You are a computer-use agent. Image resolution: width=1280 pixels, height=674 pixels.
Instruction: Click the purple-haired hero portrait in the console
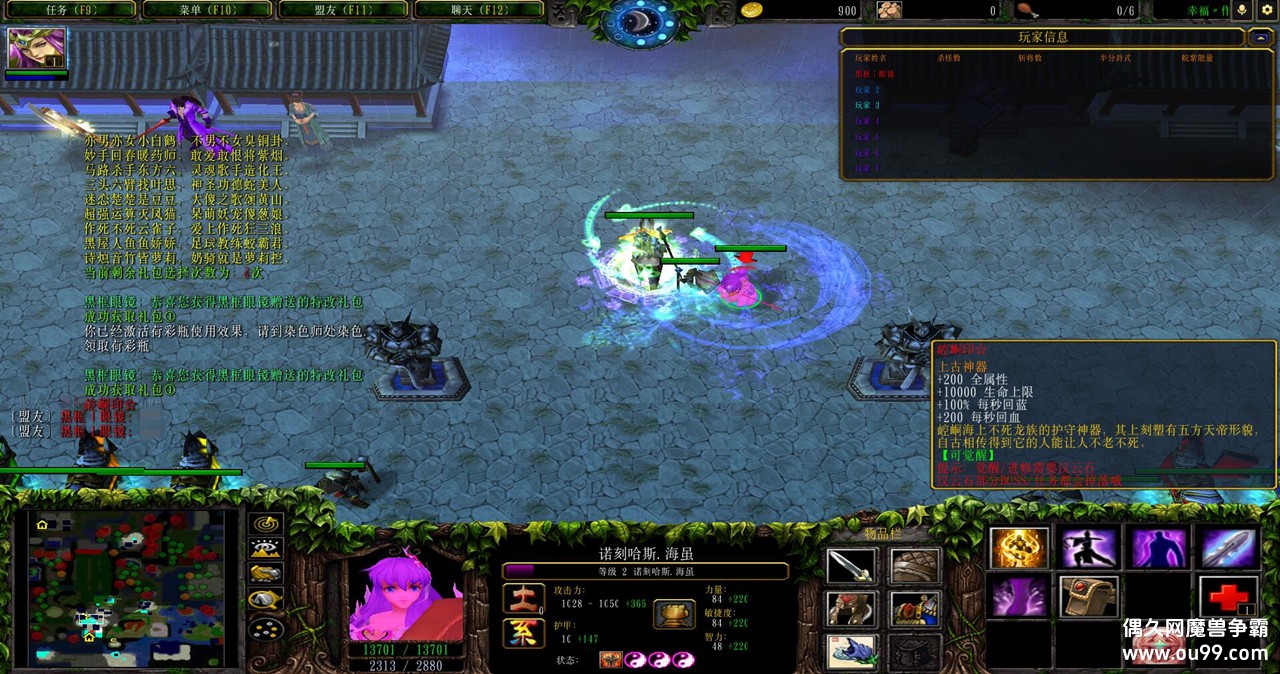[406, 597]
